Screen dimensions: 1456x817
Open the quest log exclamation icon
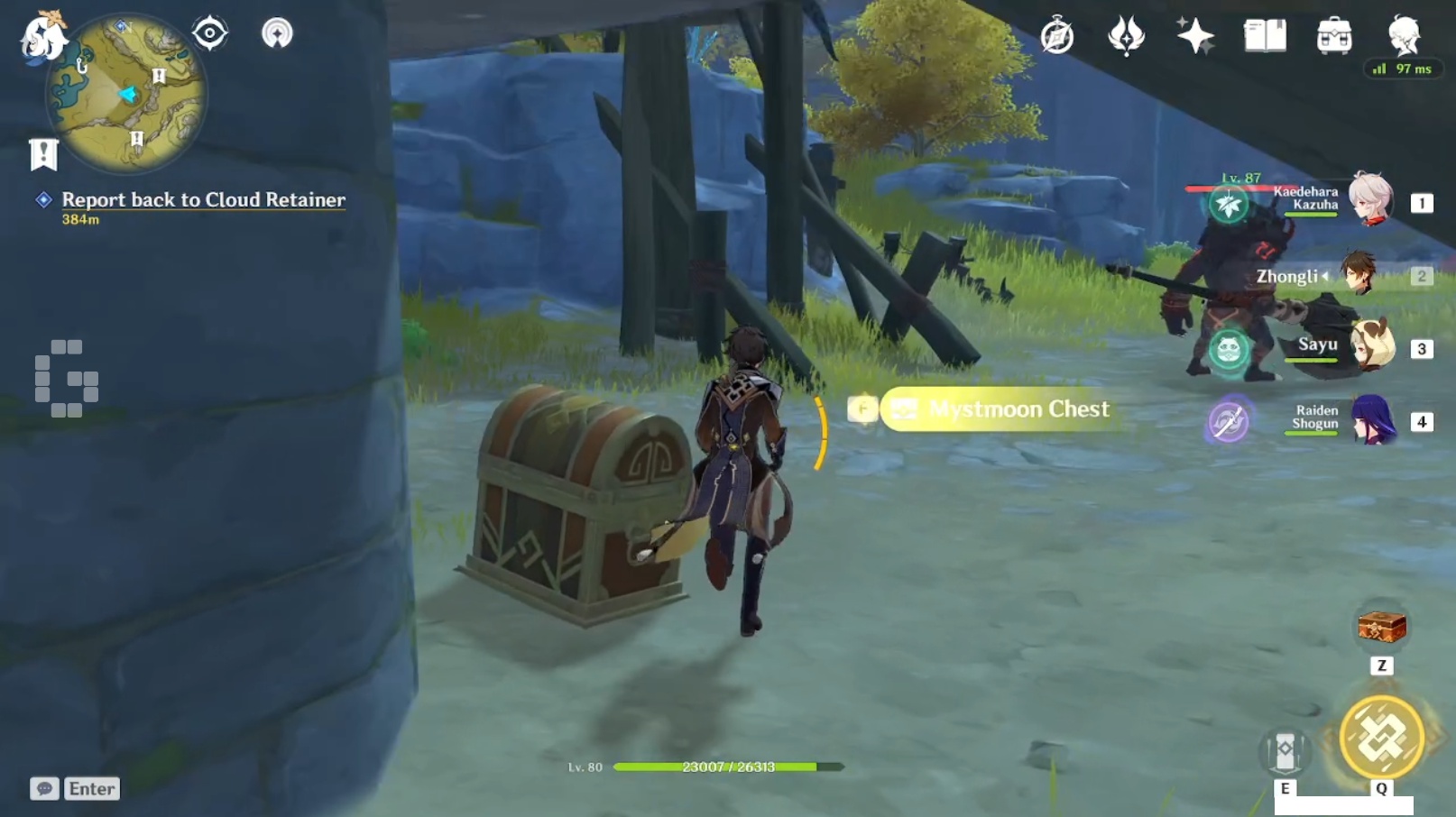point(42,154)
